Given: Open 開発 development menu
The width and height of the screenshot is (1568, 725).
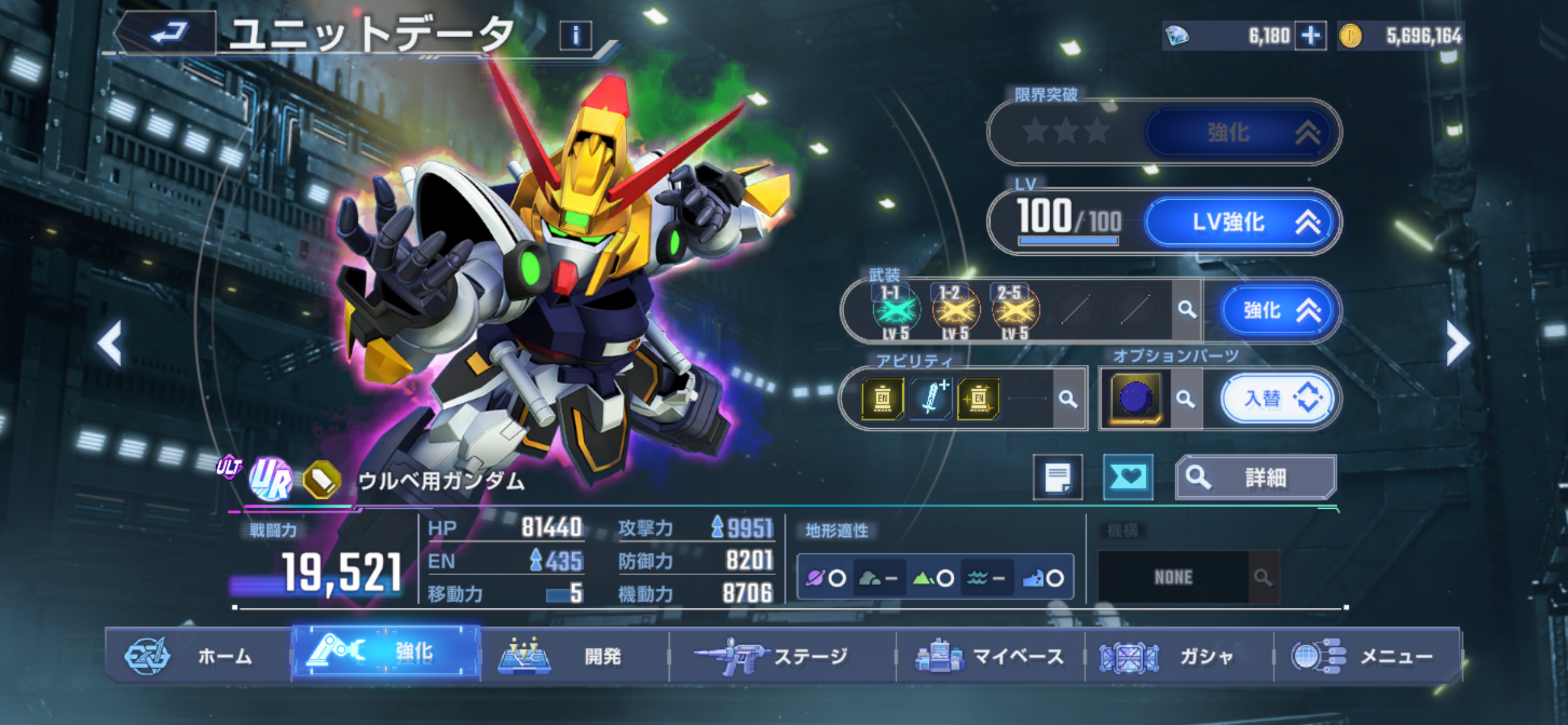Looking at the screenshot, I should (574, 656).
